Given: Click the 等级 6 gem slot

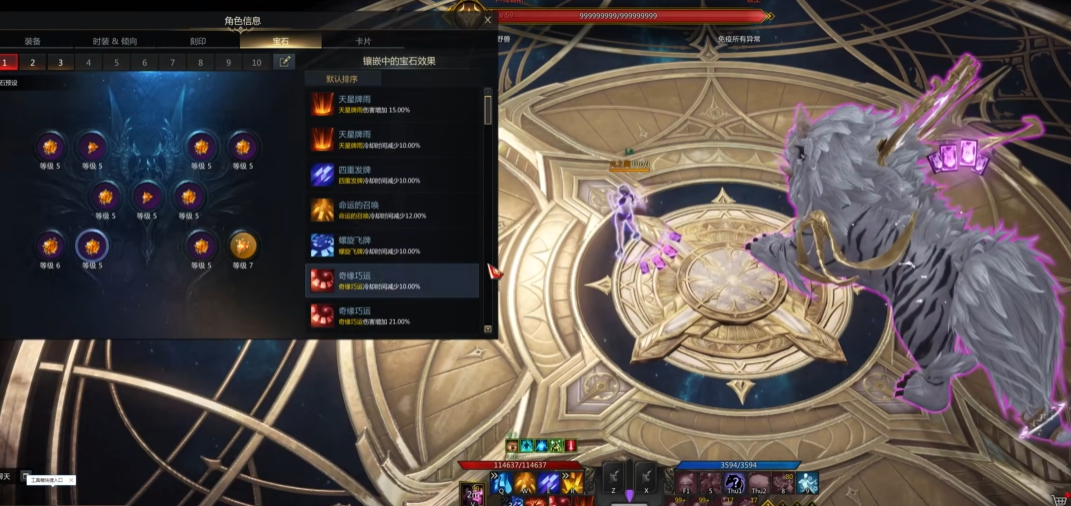Looking at the screenshot, I should tap(50, 245).
